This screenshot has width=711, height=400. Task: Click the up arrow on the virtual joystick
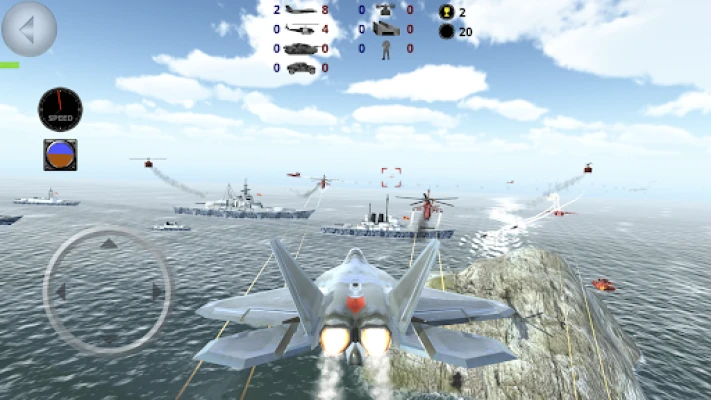[x=108, y=243]
